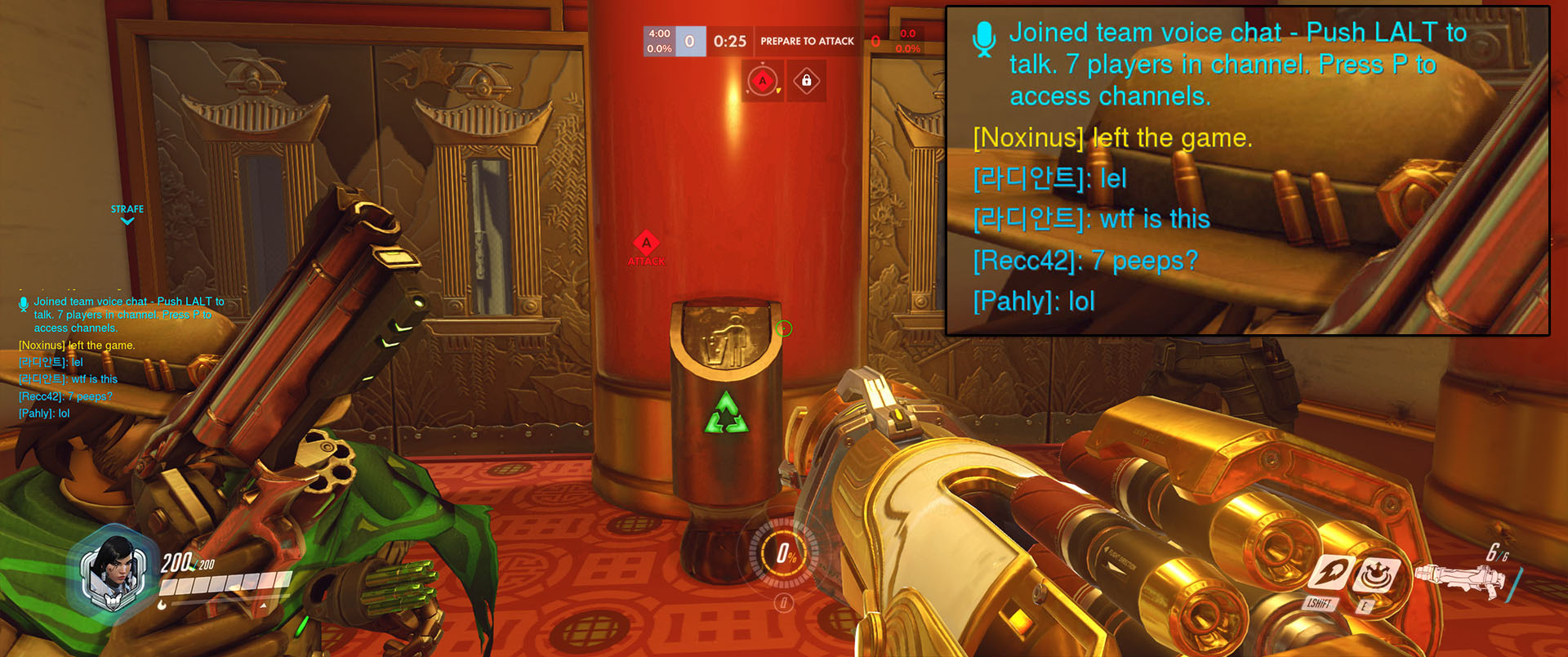This screenshot has height=657, width=1568.
Task: Select Pahly's lol message in the small chat log
Action: [44, 413]
